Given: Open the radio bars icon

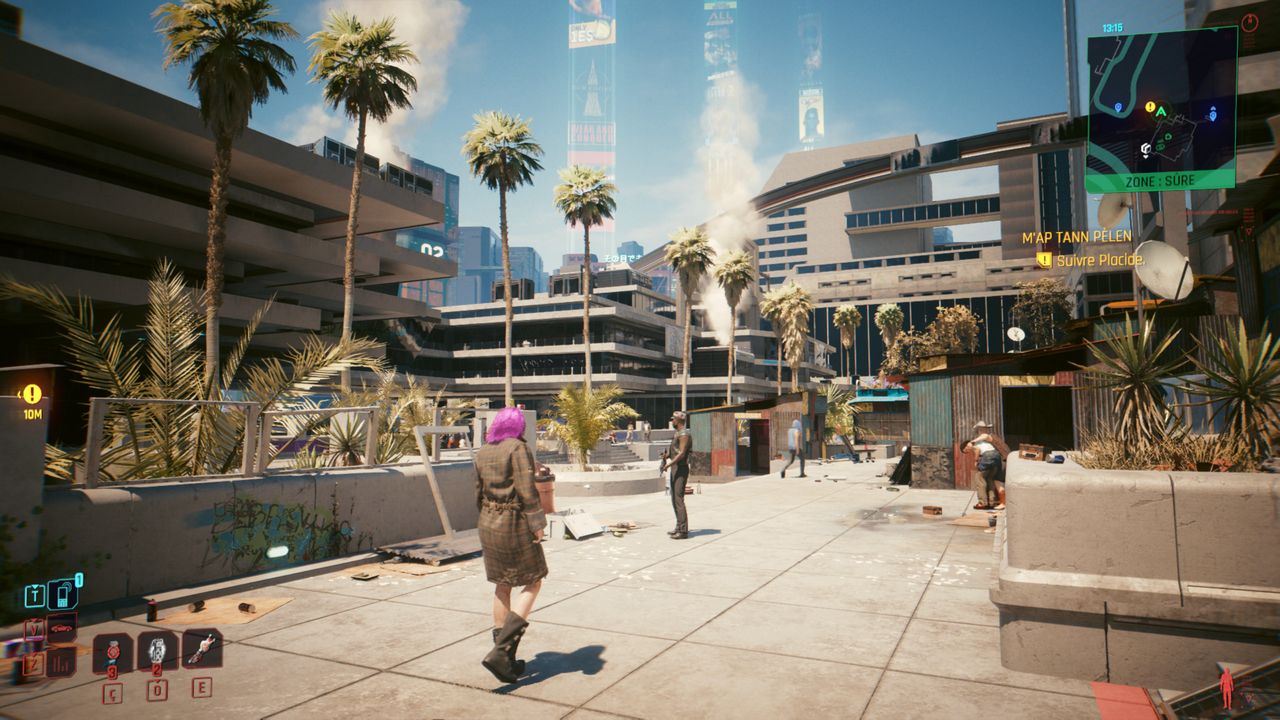Looking at the screenshot, I should pyautogui.click(x=62, y=660).
